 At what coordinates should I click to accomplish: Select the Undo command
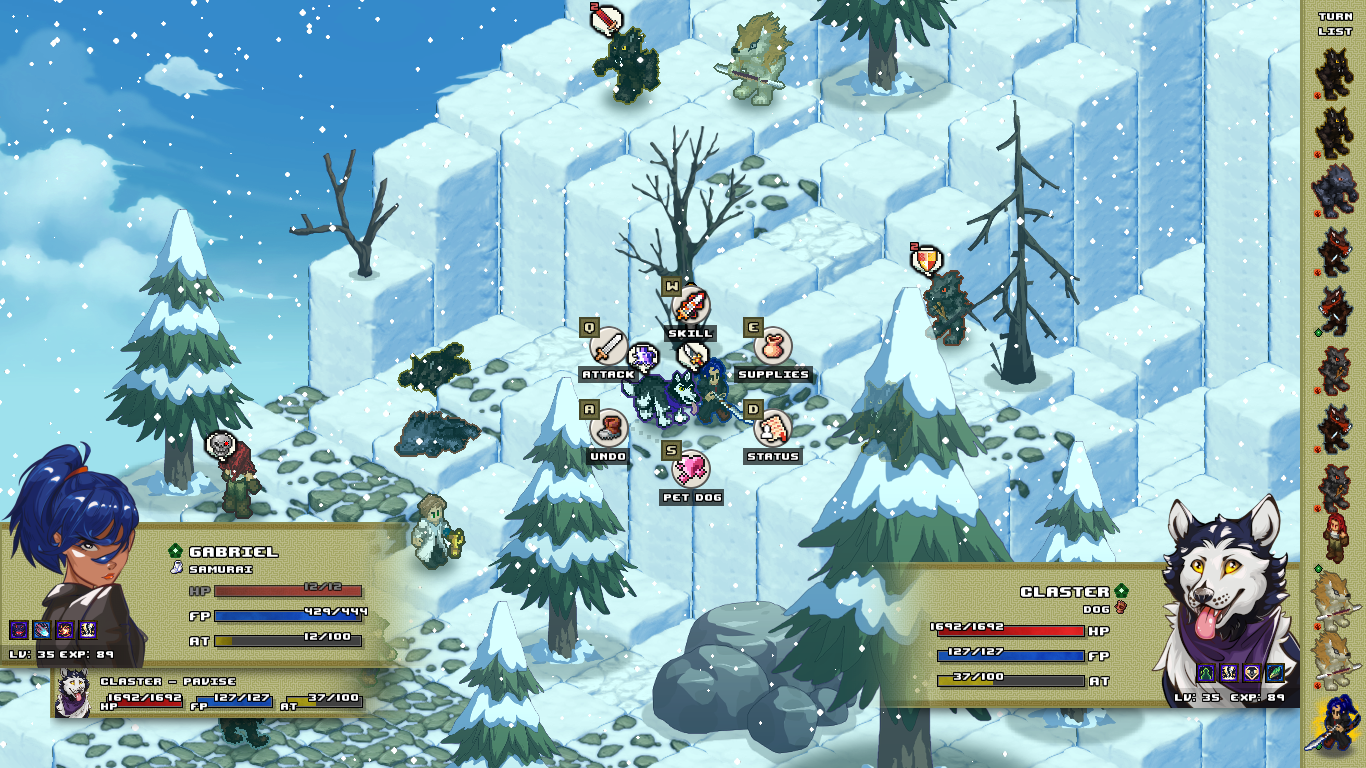point(607,429)
